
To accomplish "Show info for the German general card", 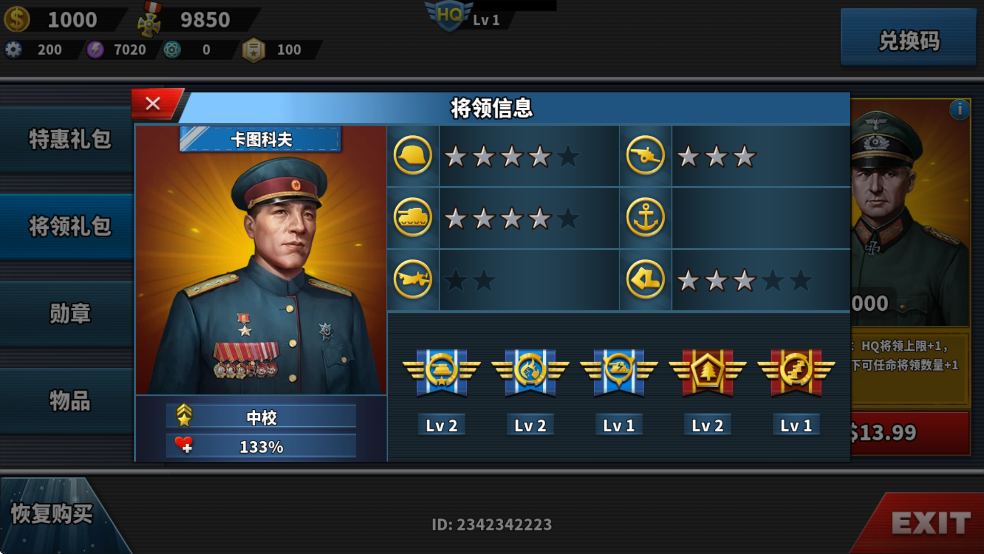I will [959, 109].
